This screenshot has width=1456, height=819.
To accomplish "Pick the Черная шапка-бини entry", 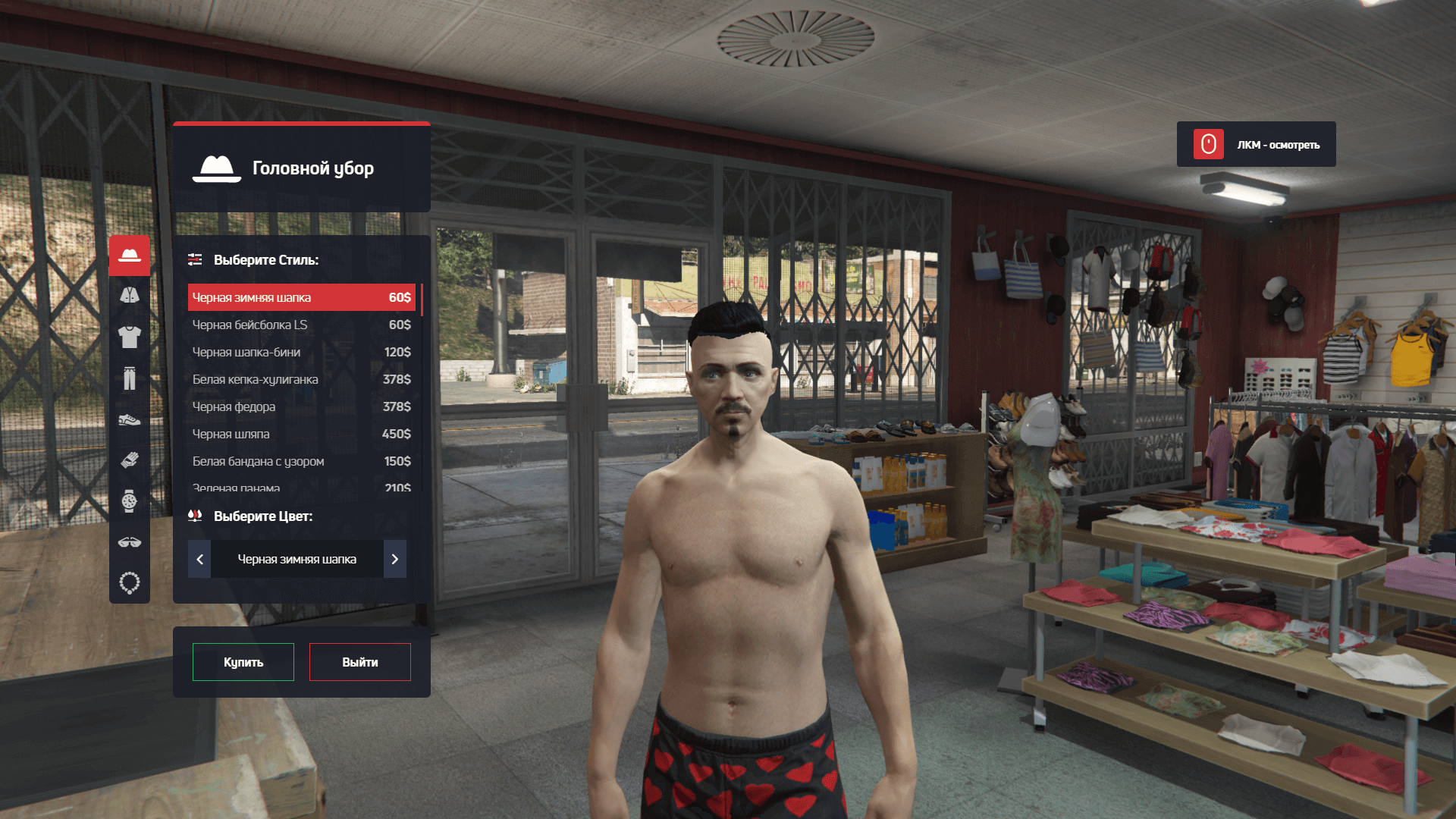I will (x=301, y=352).
